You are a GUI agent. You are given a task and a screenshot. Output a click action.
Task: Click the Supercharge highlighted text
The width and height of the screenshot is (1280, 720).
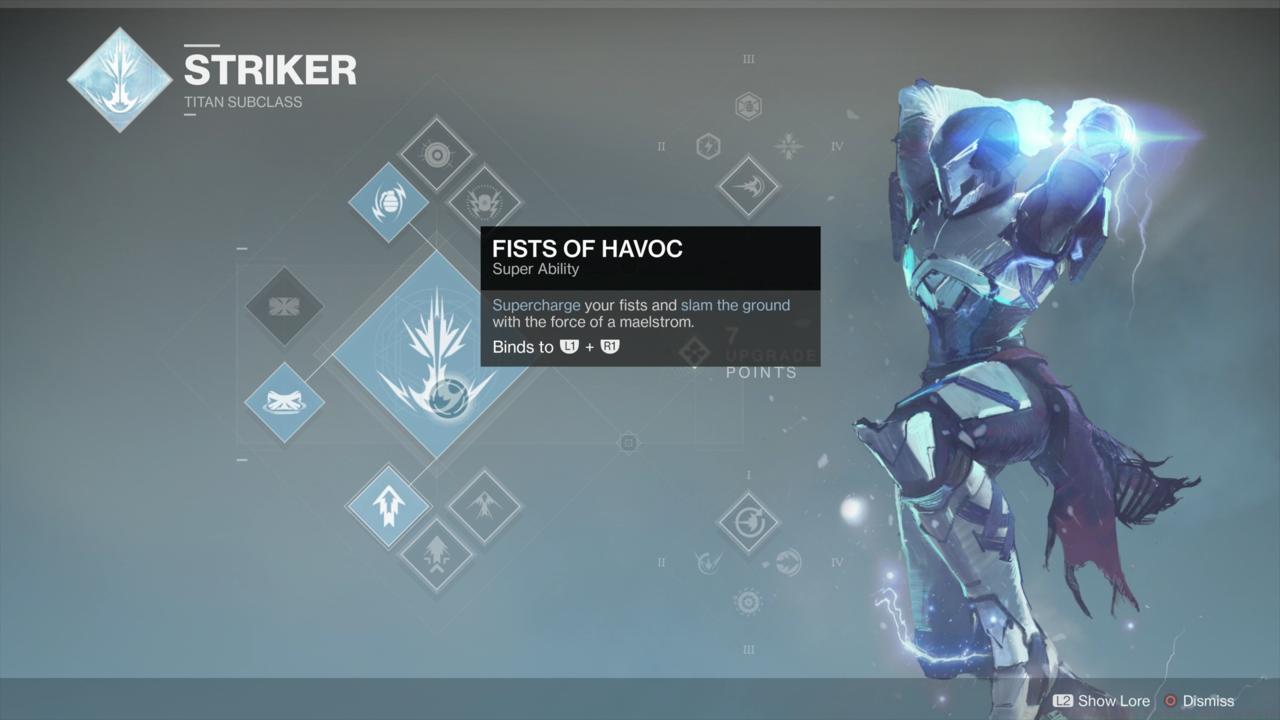pyautogui.click(x=536, y=305)
